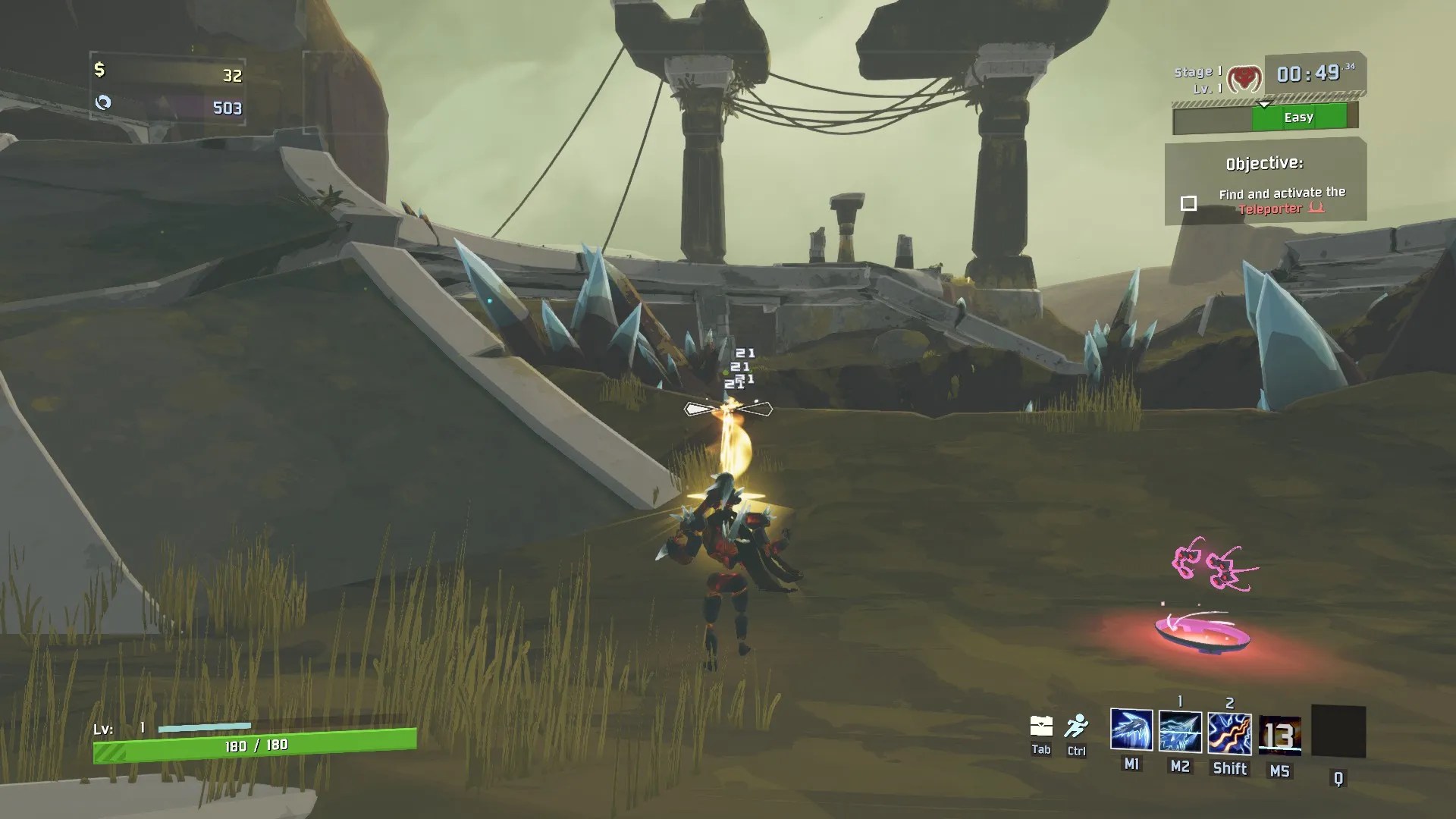1456x819 pixels.
Task: Open the inventory chest icon
Action: click(1041, 727)
